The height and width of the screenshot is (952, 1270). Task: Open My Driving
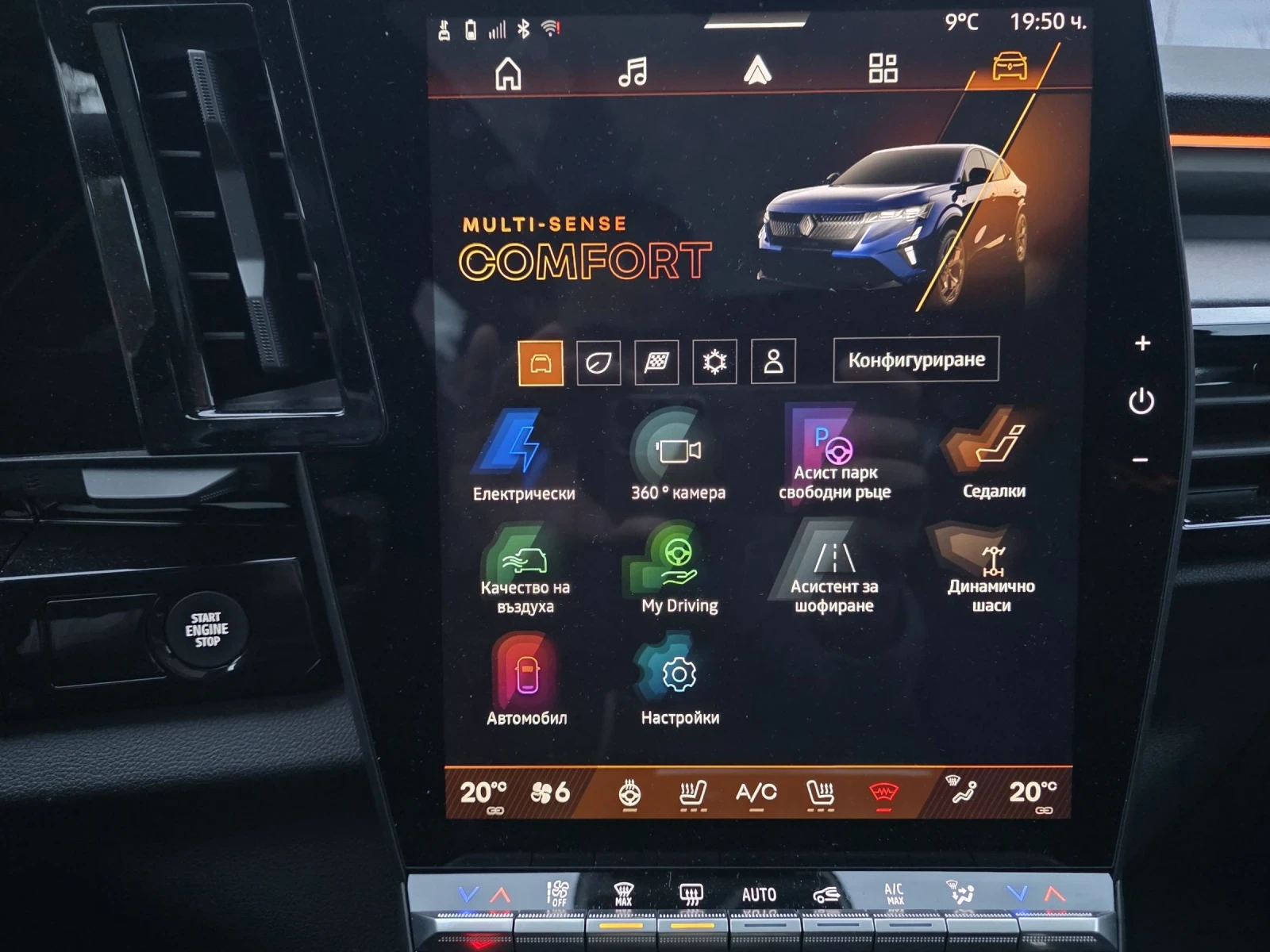tap(674, 566)
